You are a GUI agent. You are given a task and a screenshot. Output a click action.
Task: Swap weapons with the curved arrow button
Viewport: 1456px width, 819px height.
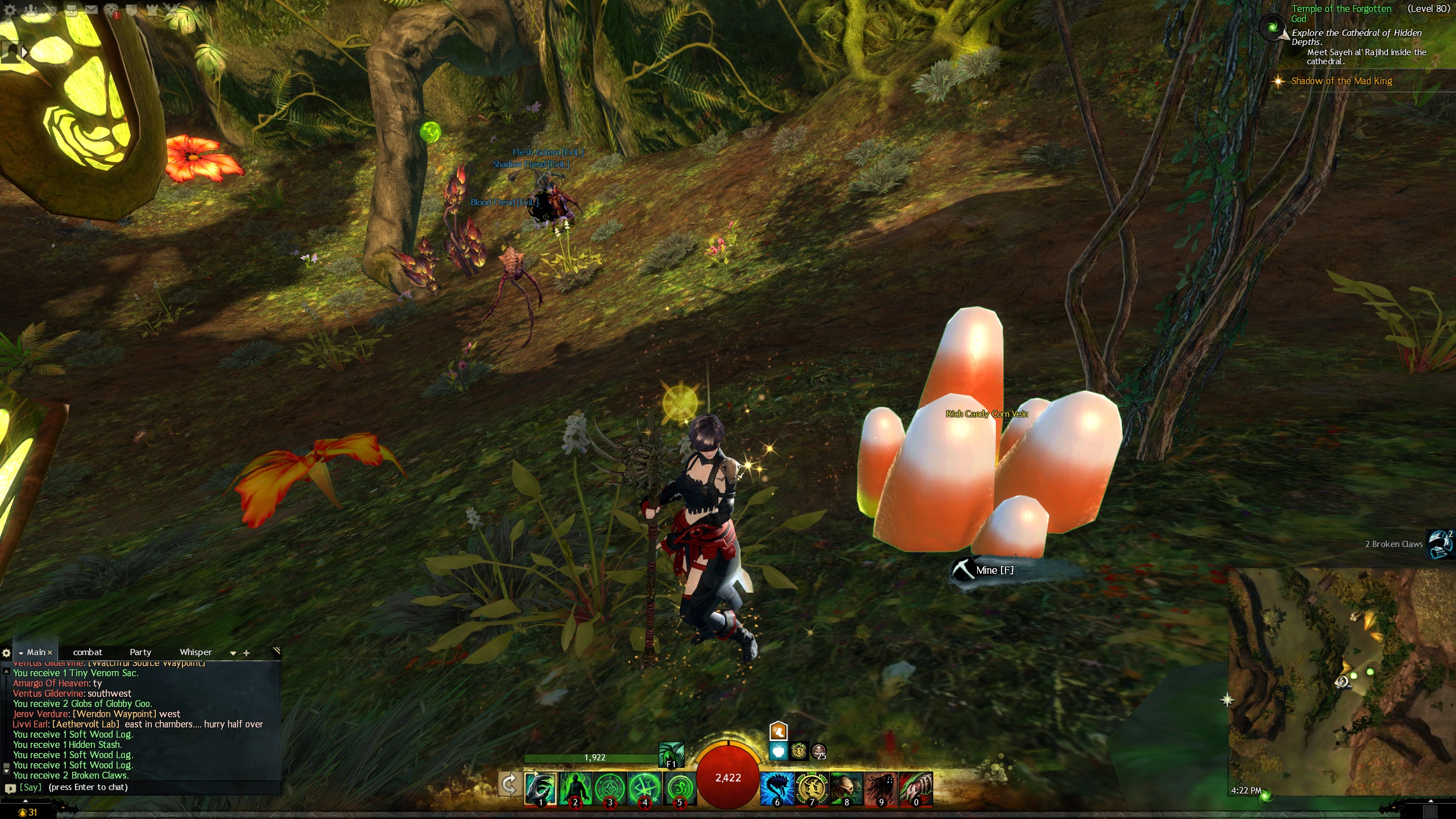coord(509,785)
